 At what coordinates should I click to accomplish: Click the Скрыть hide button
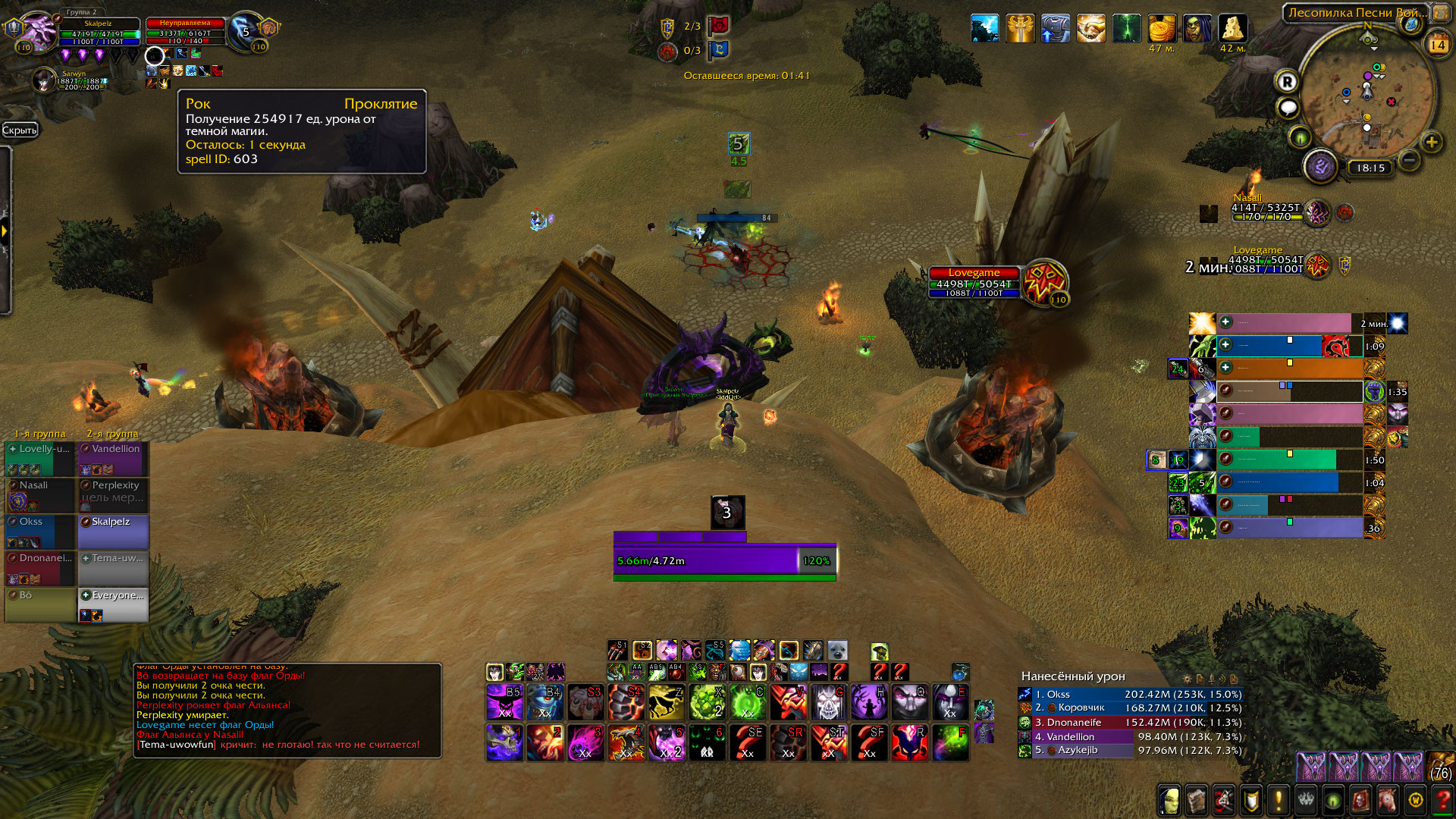pyautogui.click(x=19, y=130)
